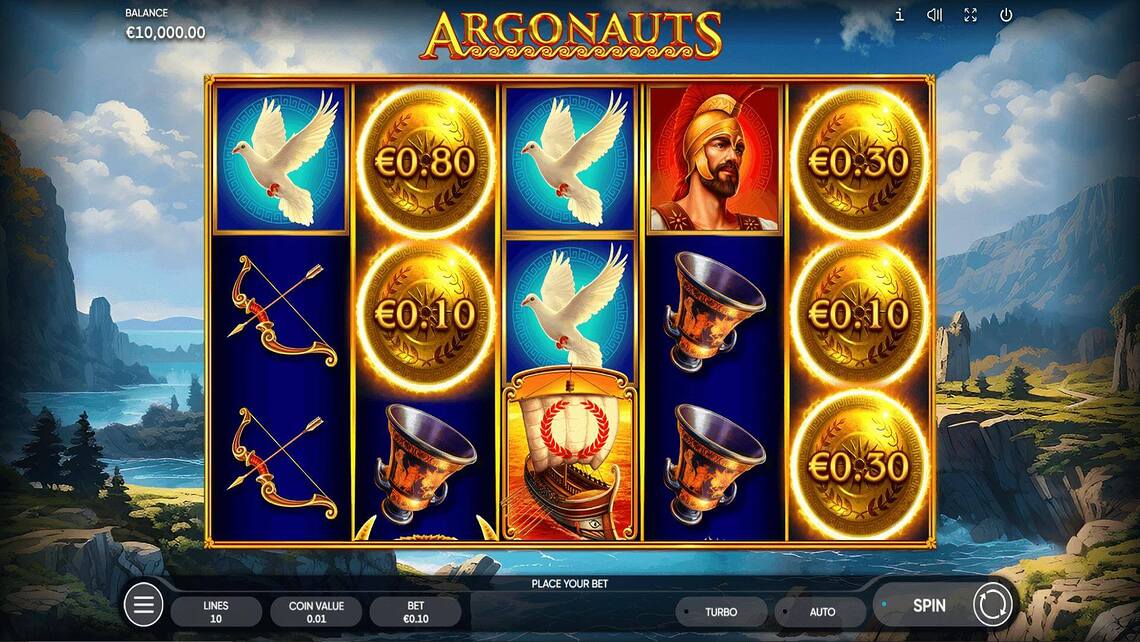Switch to fullscreen mode
The height and width of the screenshot is (642, 1140).
coord(970,15)
